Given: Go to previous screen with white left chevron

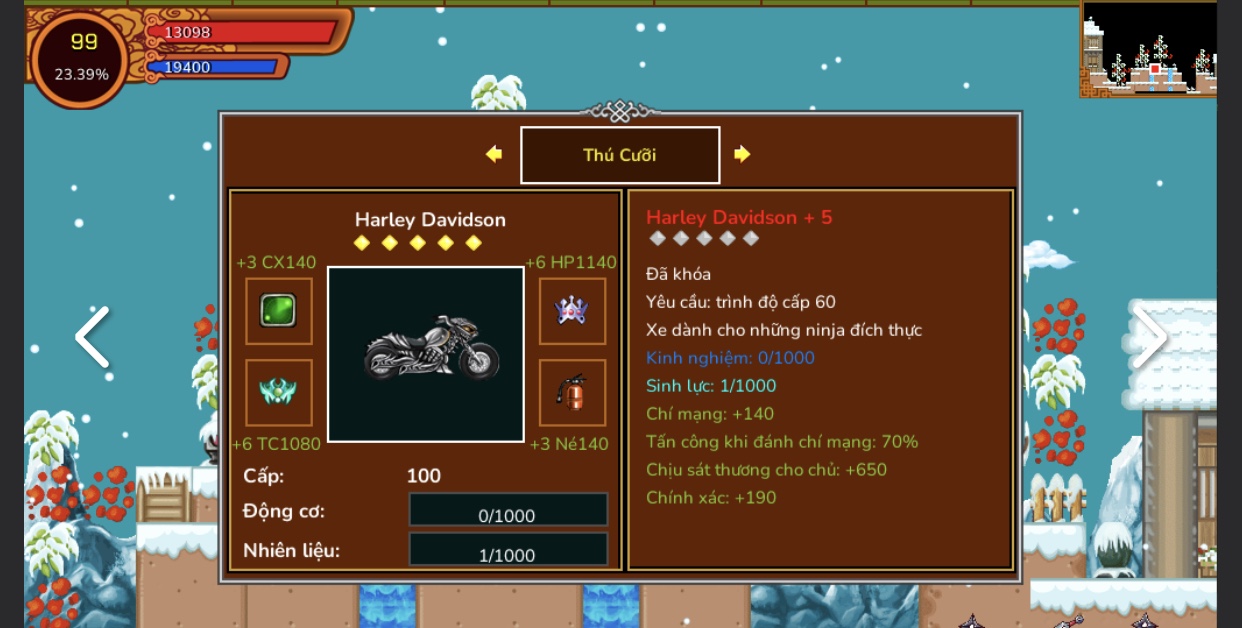Looking at the screenshot, I should coord(93,337).
